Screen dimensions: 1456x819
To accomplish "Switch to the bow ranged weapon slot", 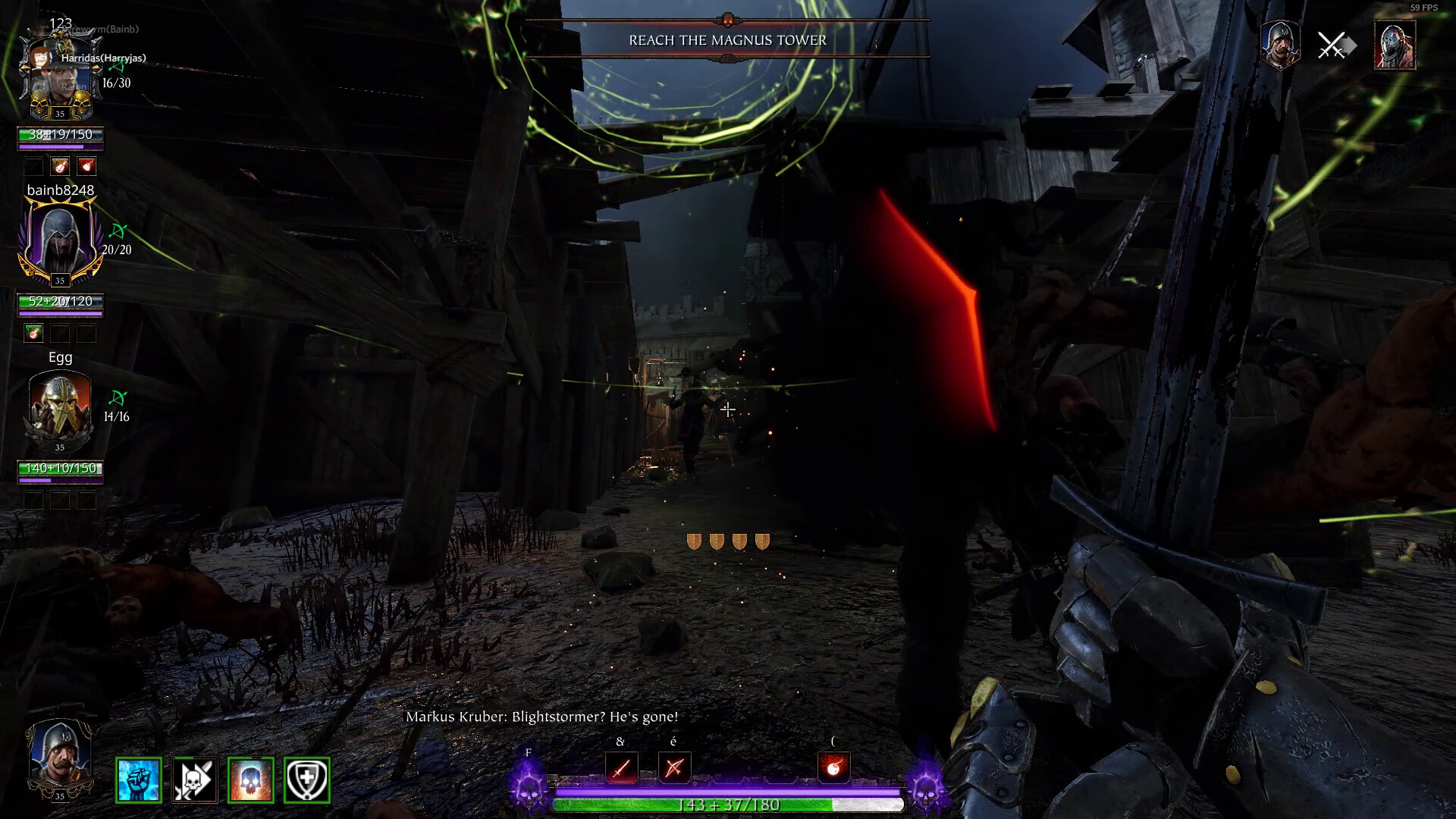I will tap(674, 768).
